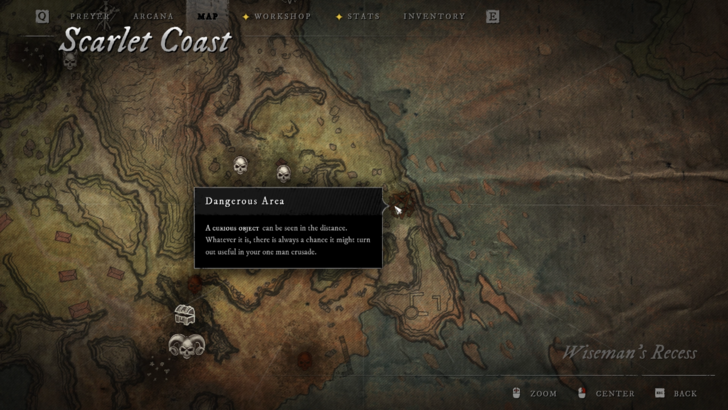This screenshot has width=728, height=410.
Task: Open the Arcana tab
Action: click(152, 17)
